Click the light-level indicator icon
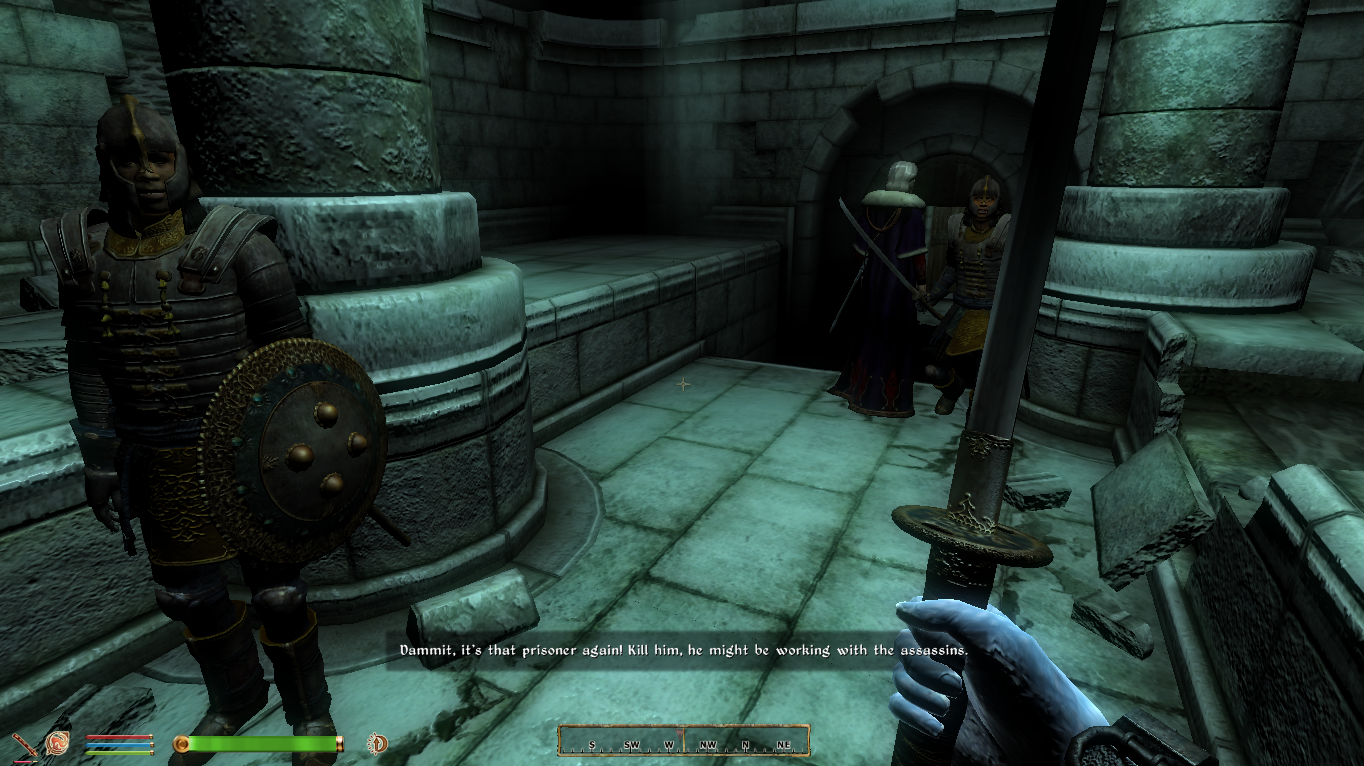Image resolution: width=1364 pixels, height=766 pixels. click(x=379, y=743)
